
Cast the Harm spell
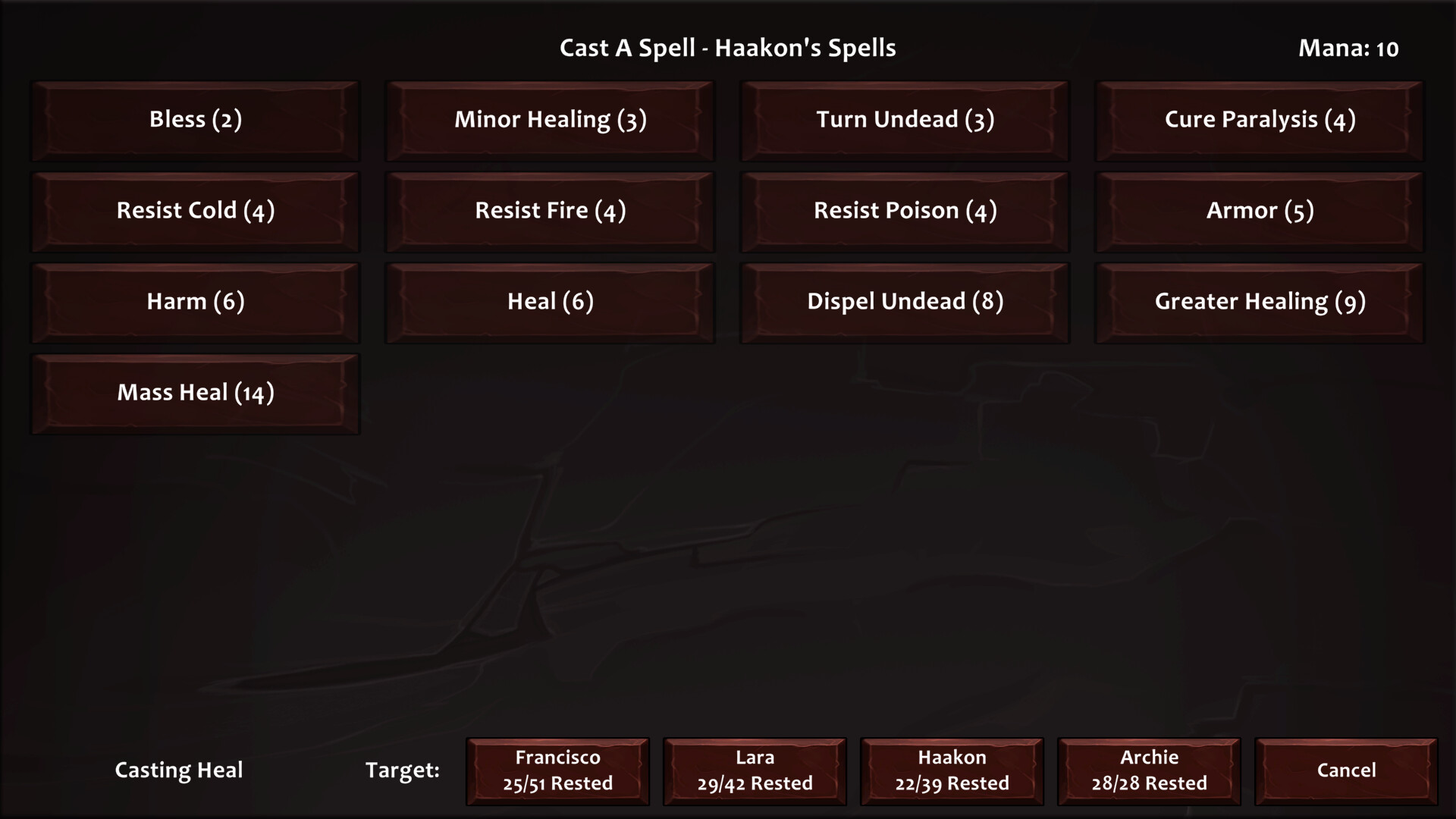tap(195, 302)
